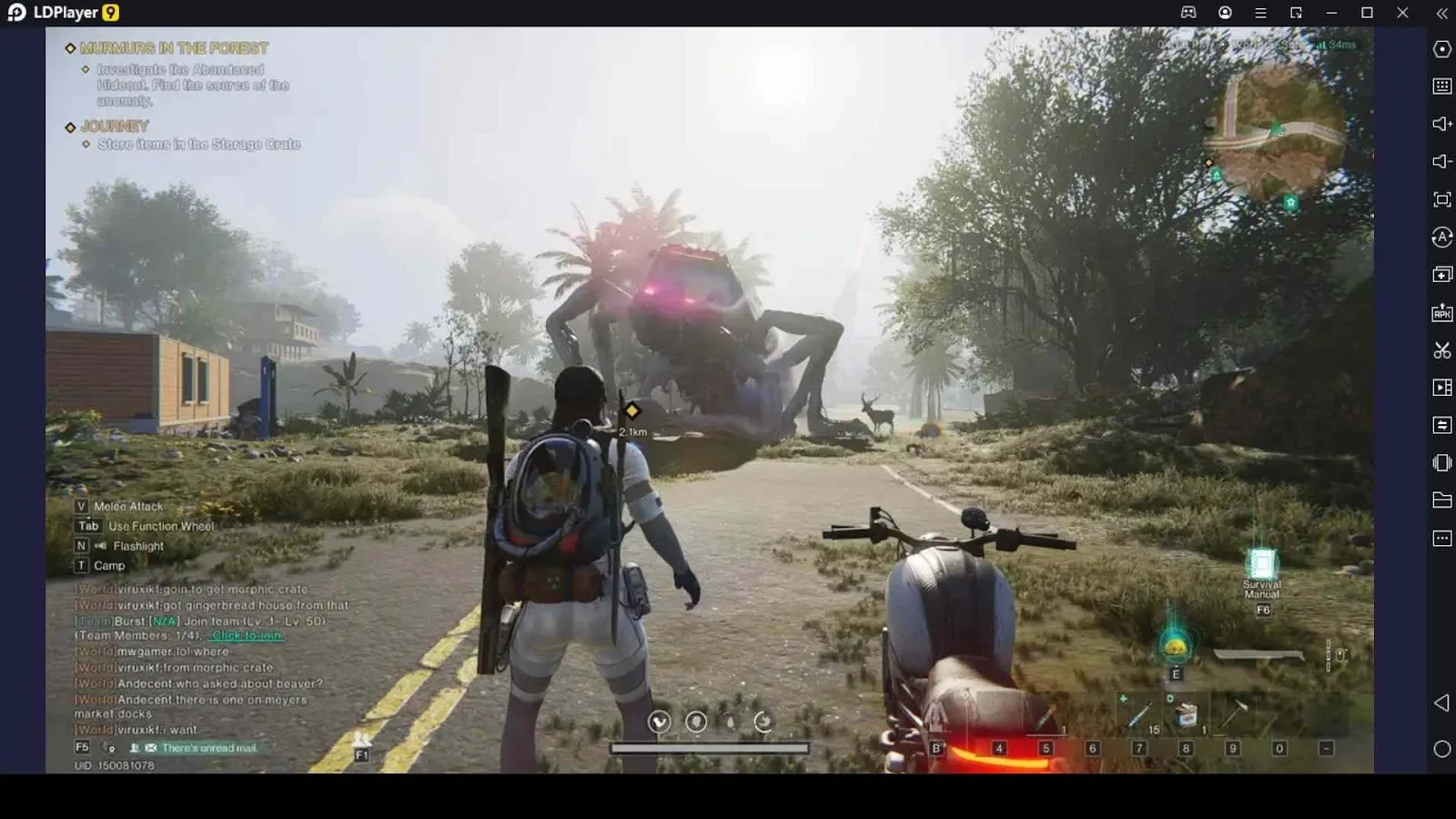1456x819 pixels.
Task: Click the 'Click to join' team link
Action: (x=247, y=636)
